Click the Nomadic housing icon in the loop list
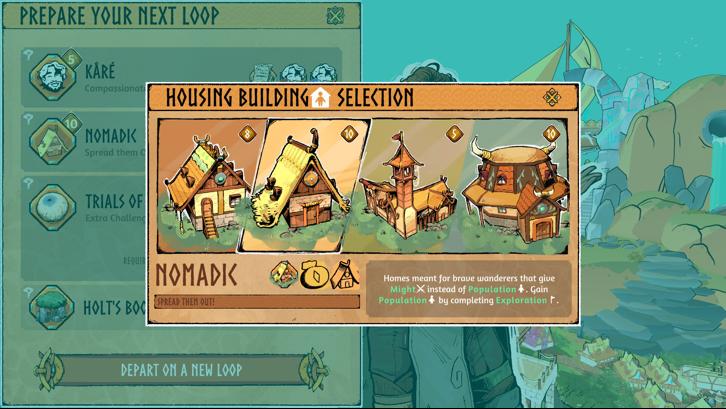 [x=52, y=140]
